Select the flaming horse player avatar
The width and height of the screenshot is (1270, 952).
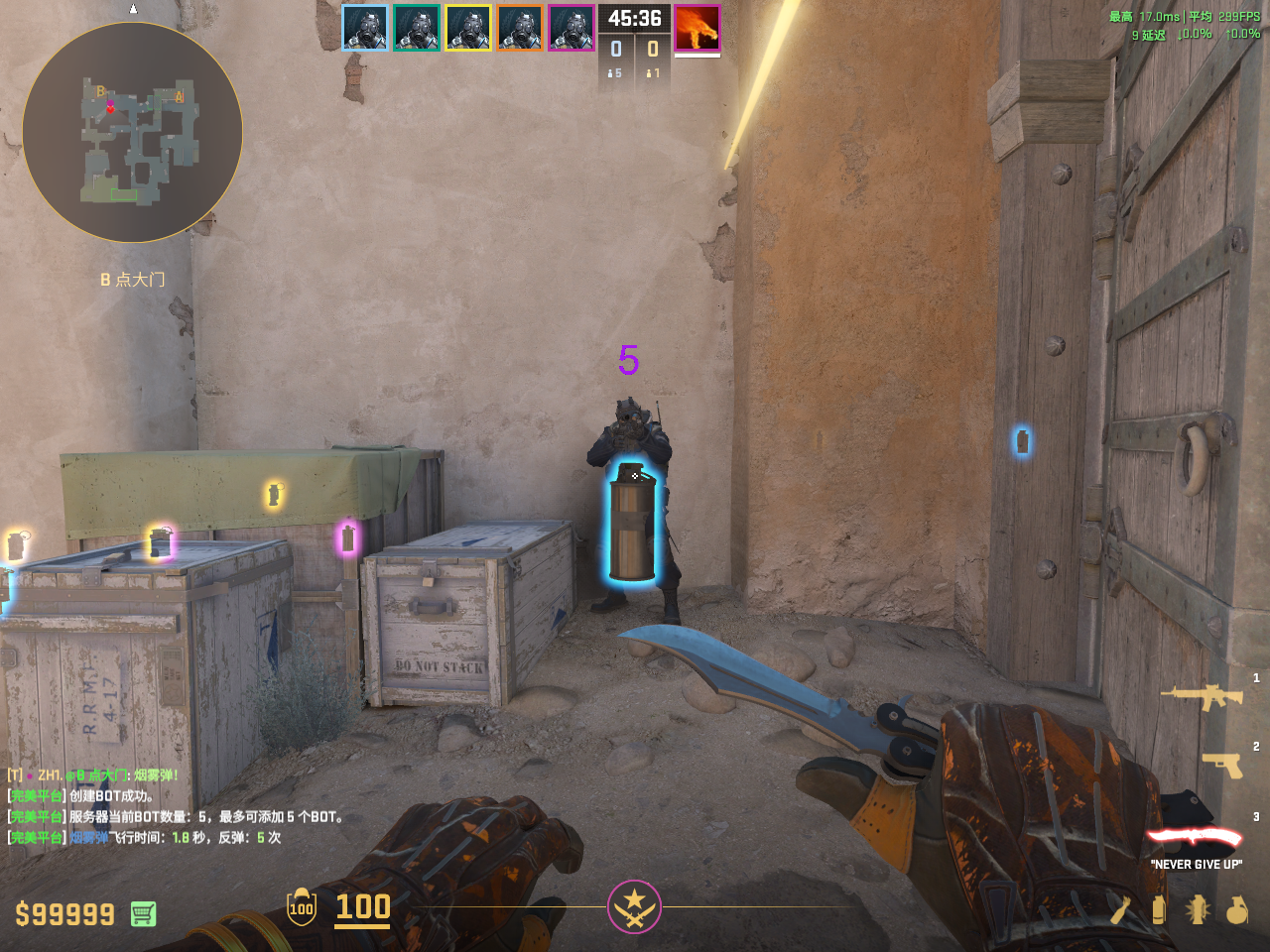(x=697, y=28)
